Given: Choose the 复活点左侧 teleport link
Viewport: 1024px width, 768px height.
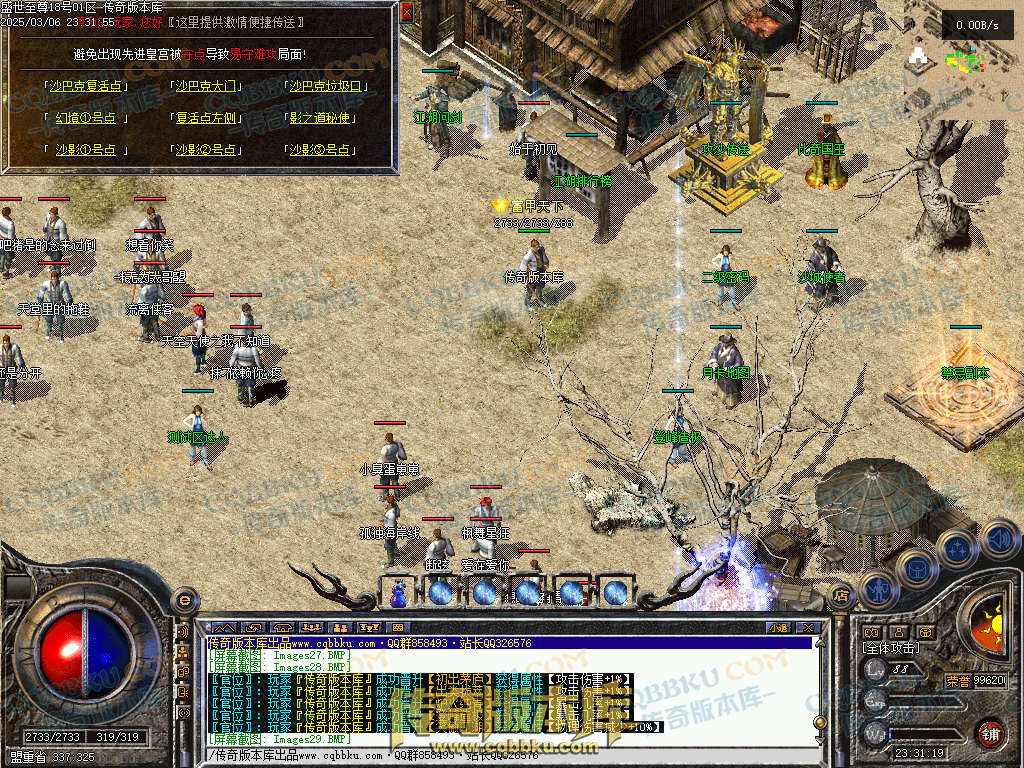Looking at the screenshot, I should tap(206, 118).
